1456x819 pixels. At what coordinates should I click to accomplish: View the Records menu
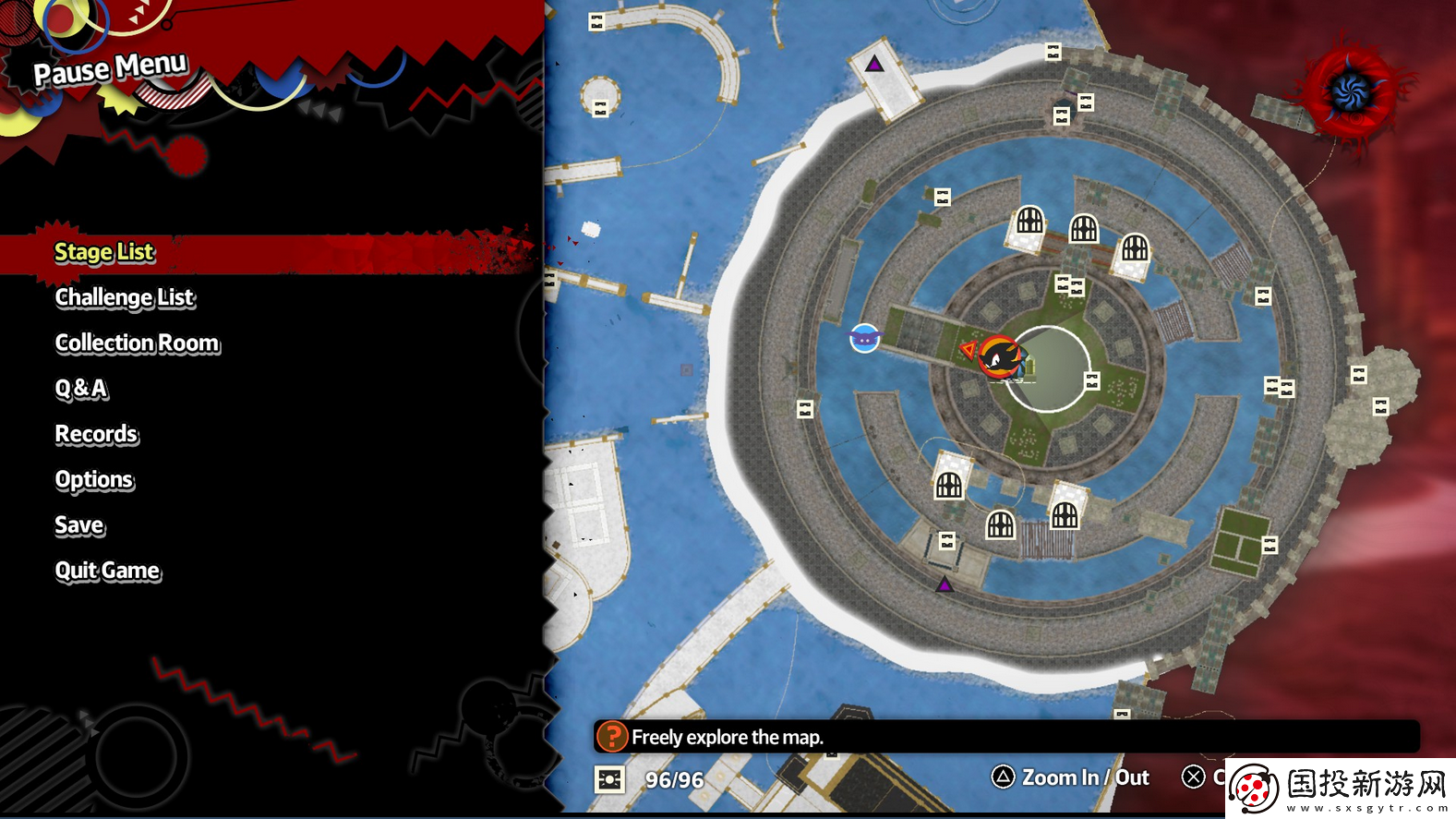click(96, 434)
